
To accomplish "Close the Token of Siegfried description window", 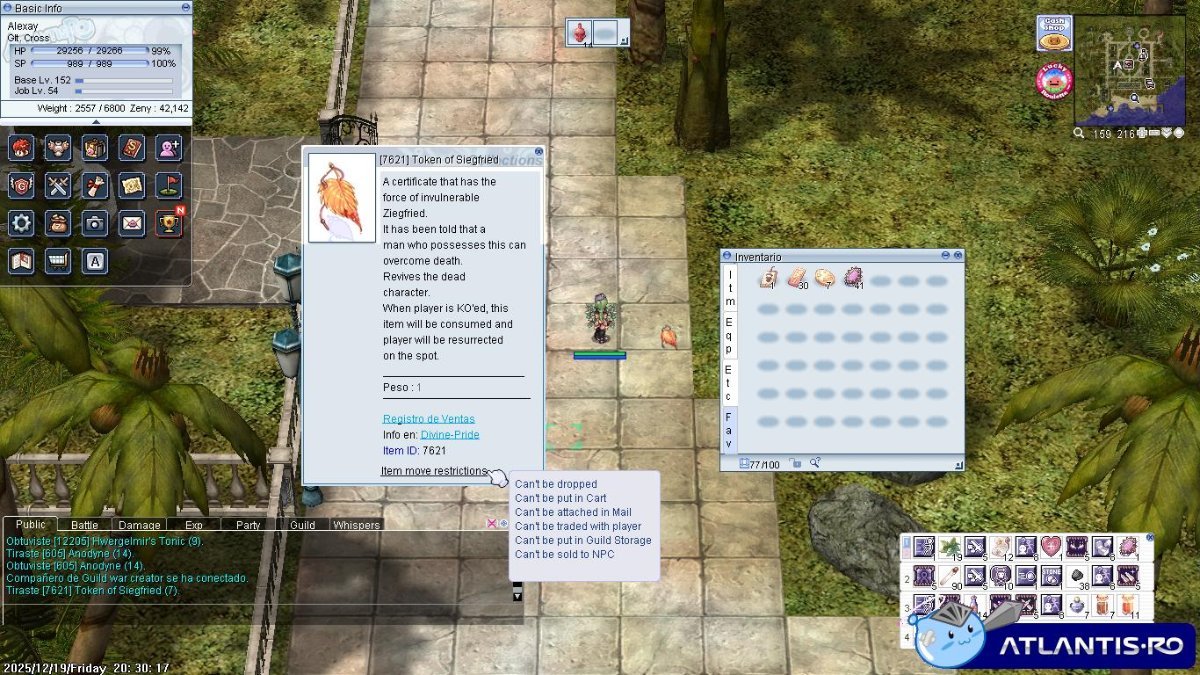I will pyautogui.click(x=539, y=152).
